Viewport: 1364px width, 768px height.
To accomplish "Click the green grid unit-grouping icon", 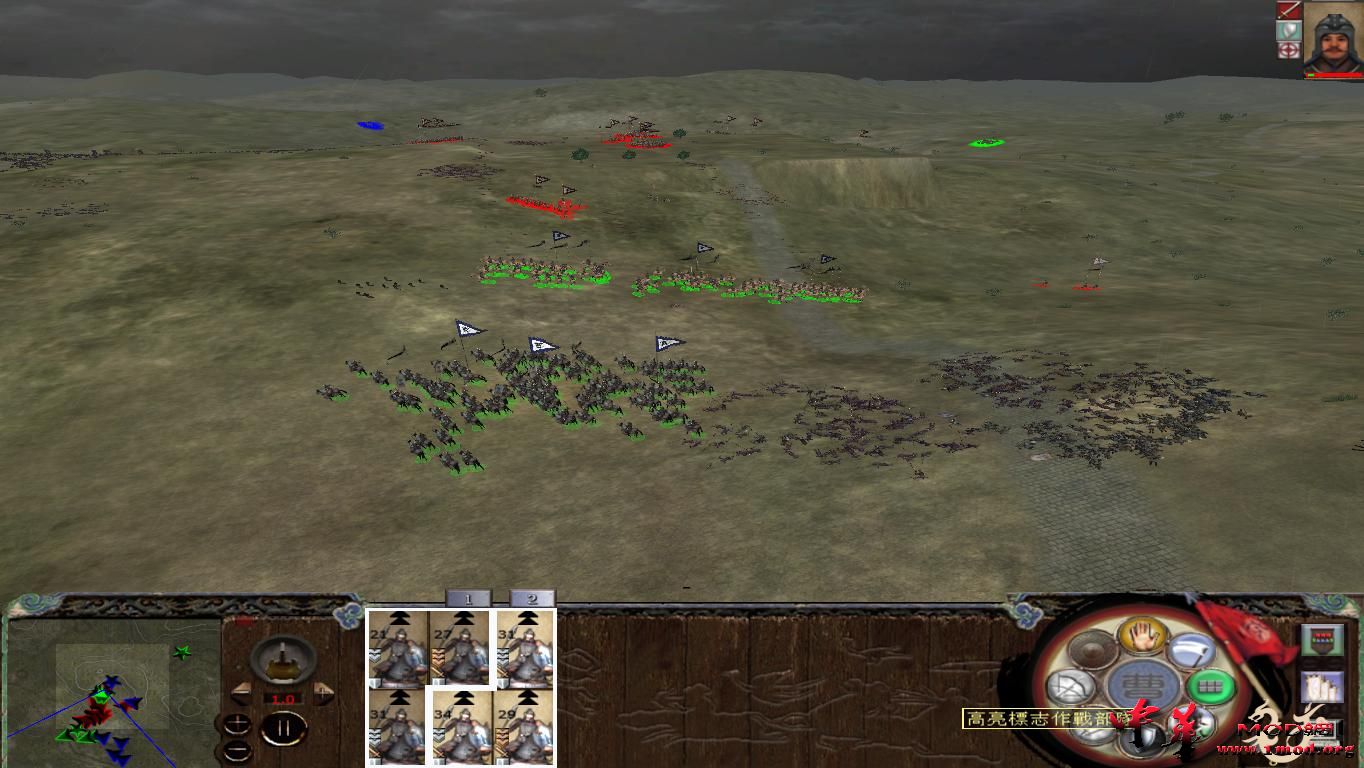I will 1210,687.
